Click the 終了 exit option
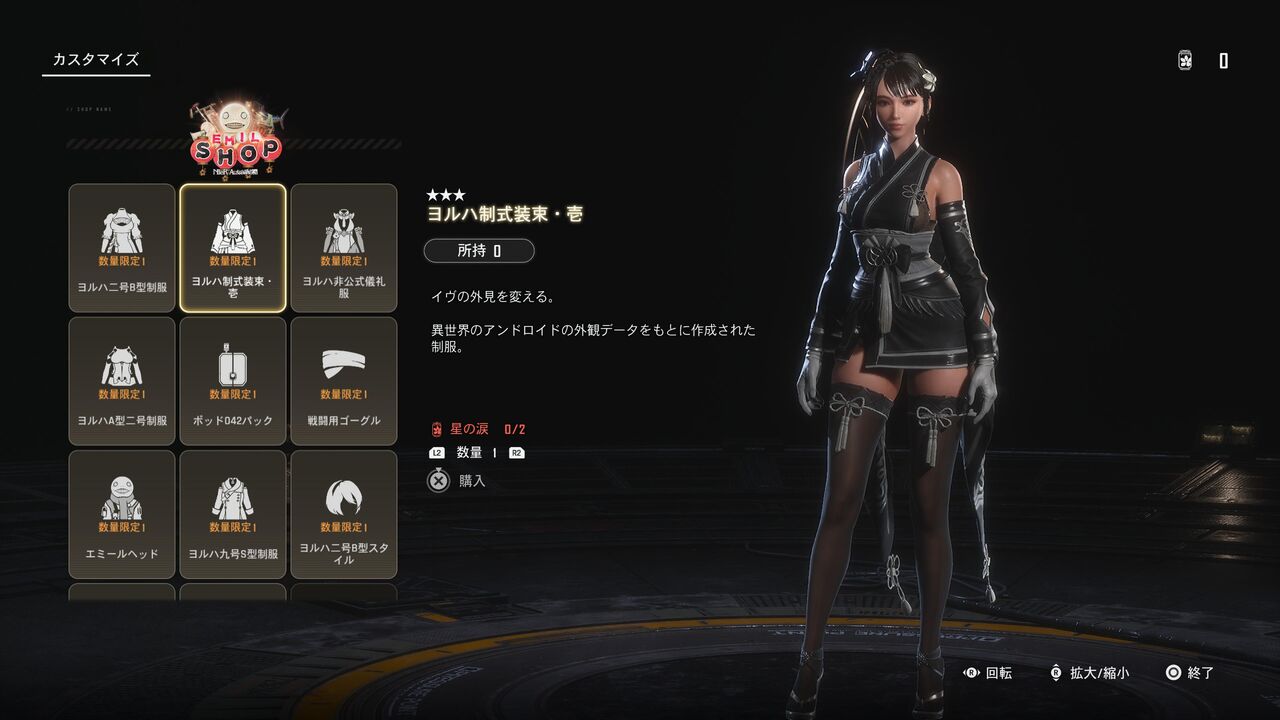Screen dimensions: 1280x720 1190,673
